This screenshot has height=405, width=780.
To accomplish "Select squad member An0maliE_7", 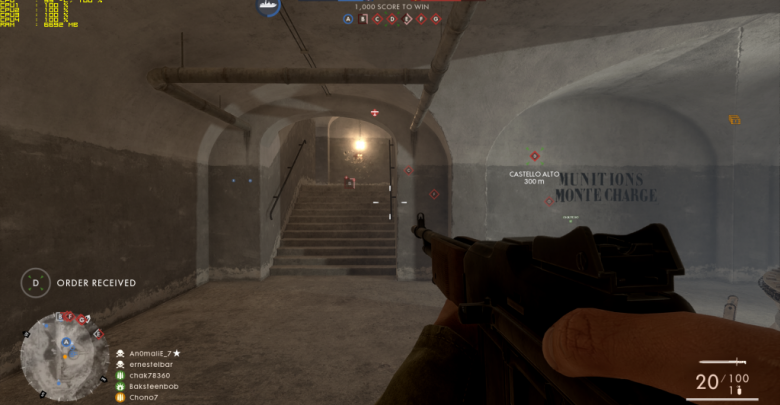I will 149,353.
